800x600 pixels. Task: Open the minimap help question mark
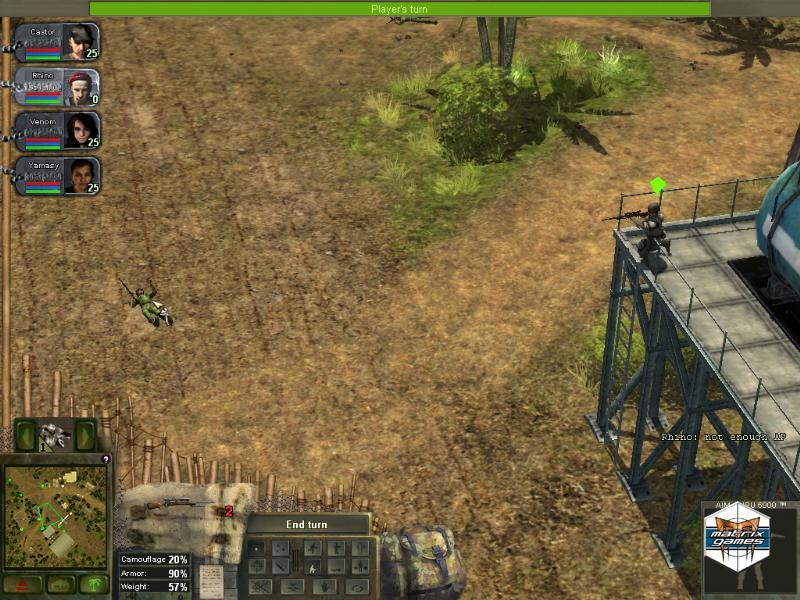coord(105,460)
